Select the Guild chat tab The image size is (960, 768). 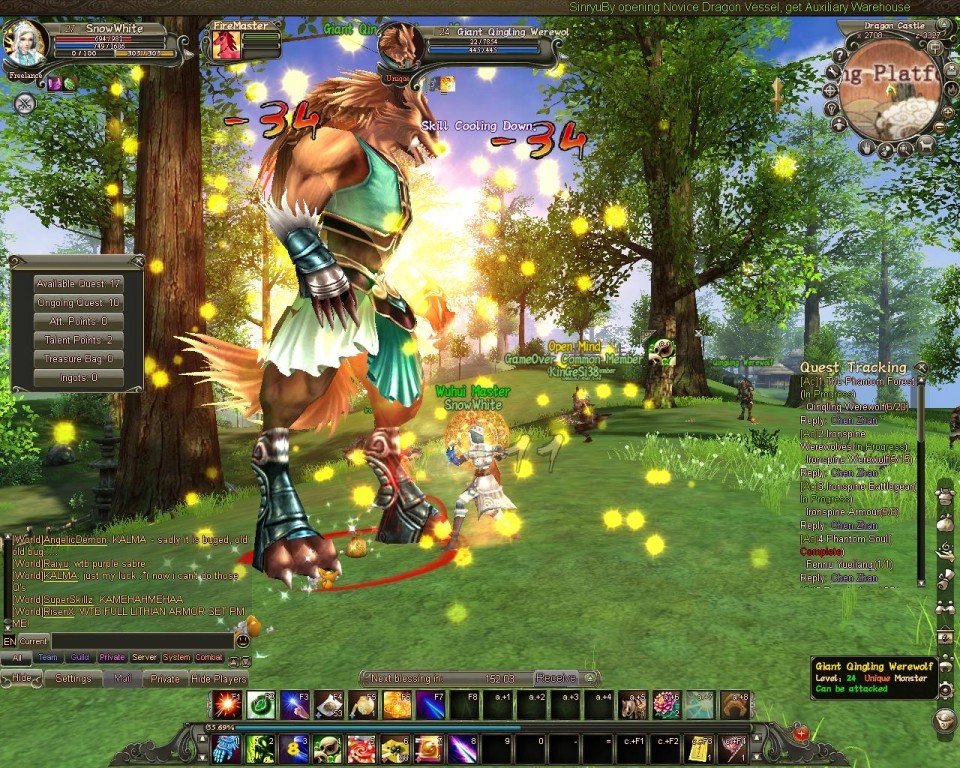[x=80, y=658]
